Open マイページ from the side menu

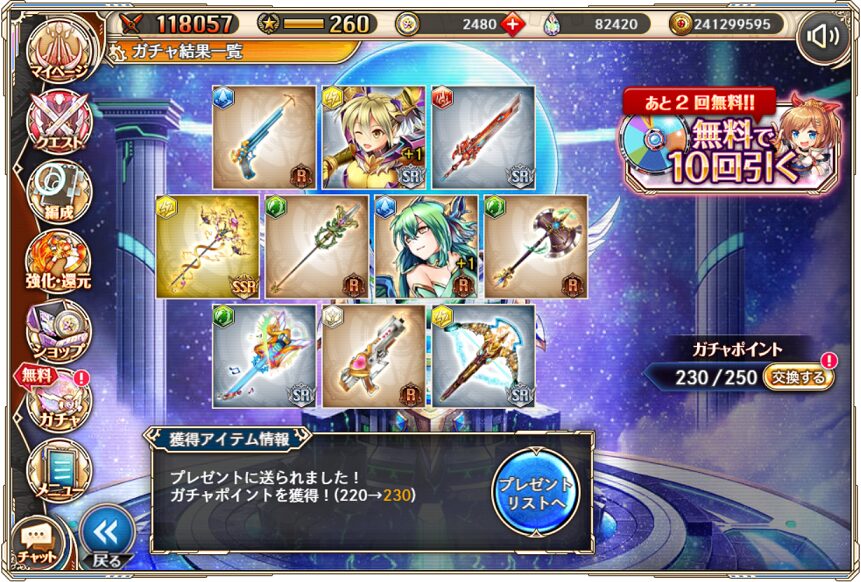[58, 54]
